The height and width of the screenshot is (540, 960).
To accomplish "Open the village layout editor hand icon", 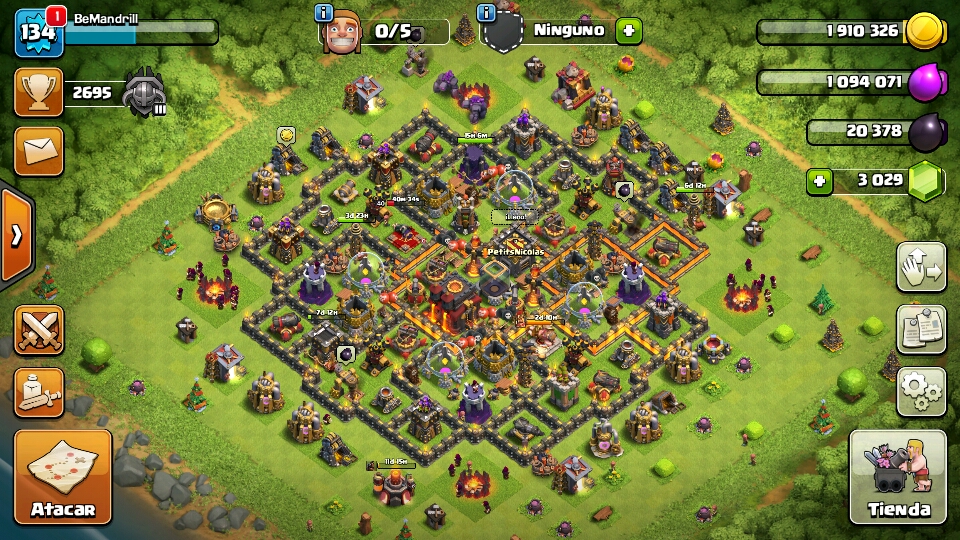I will tap(921, 267).
